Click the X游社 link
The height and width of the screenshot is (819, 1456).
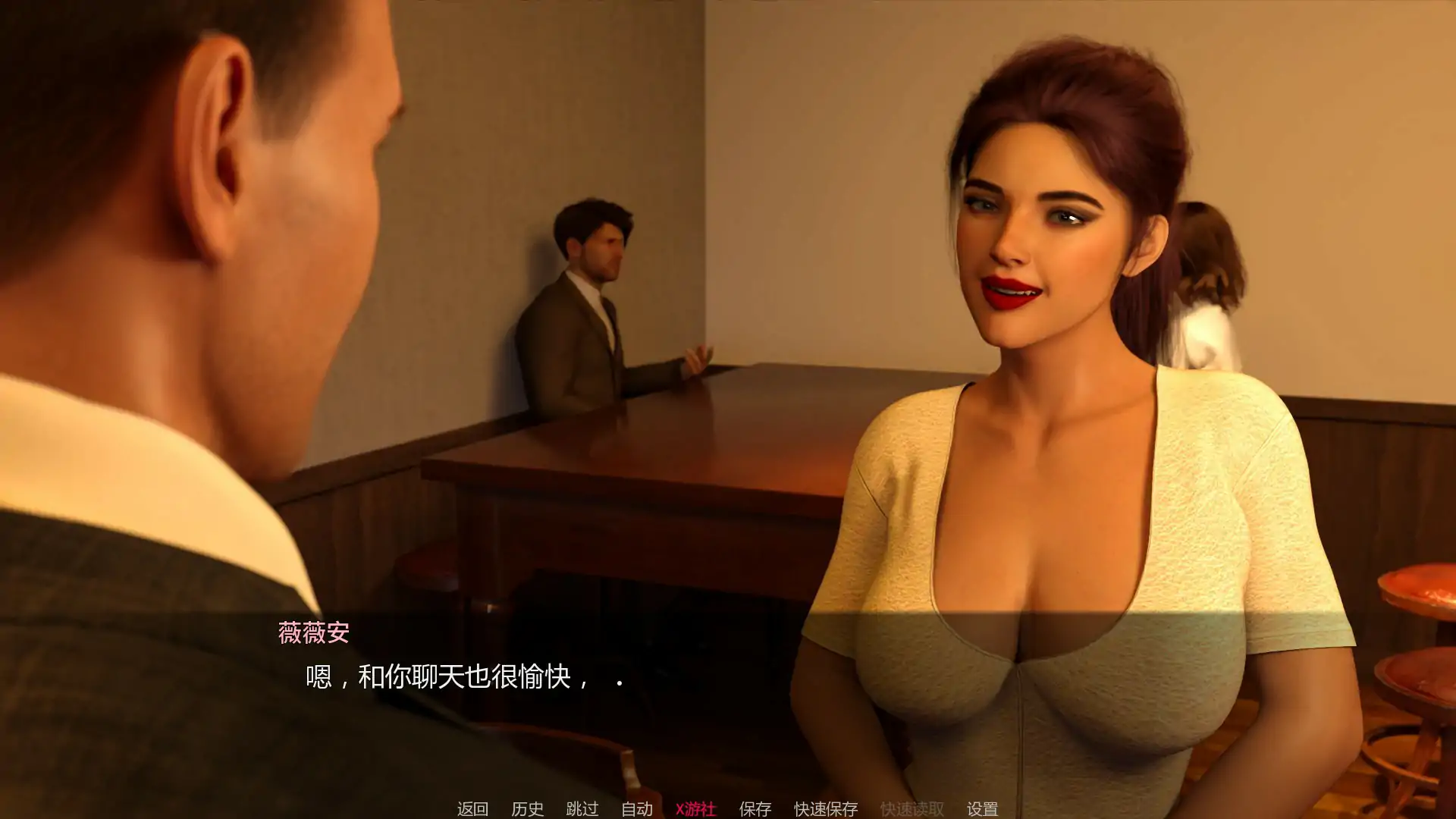click(695, 808)
